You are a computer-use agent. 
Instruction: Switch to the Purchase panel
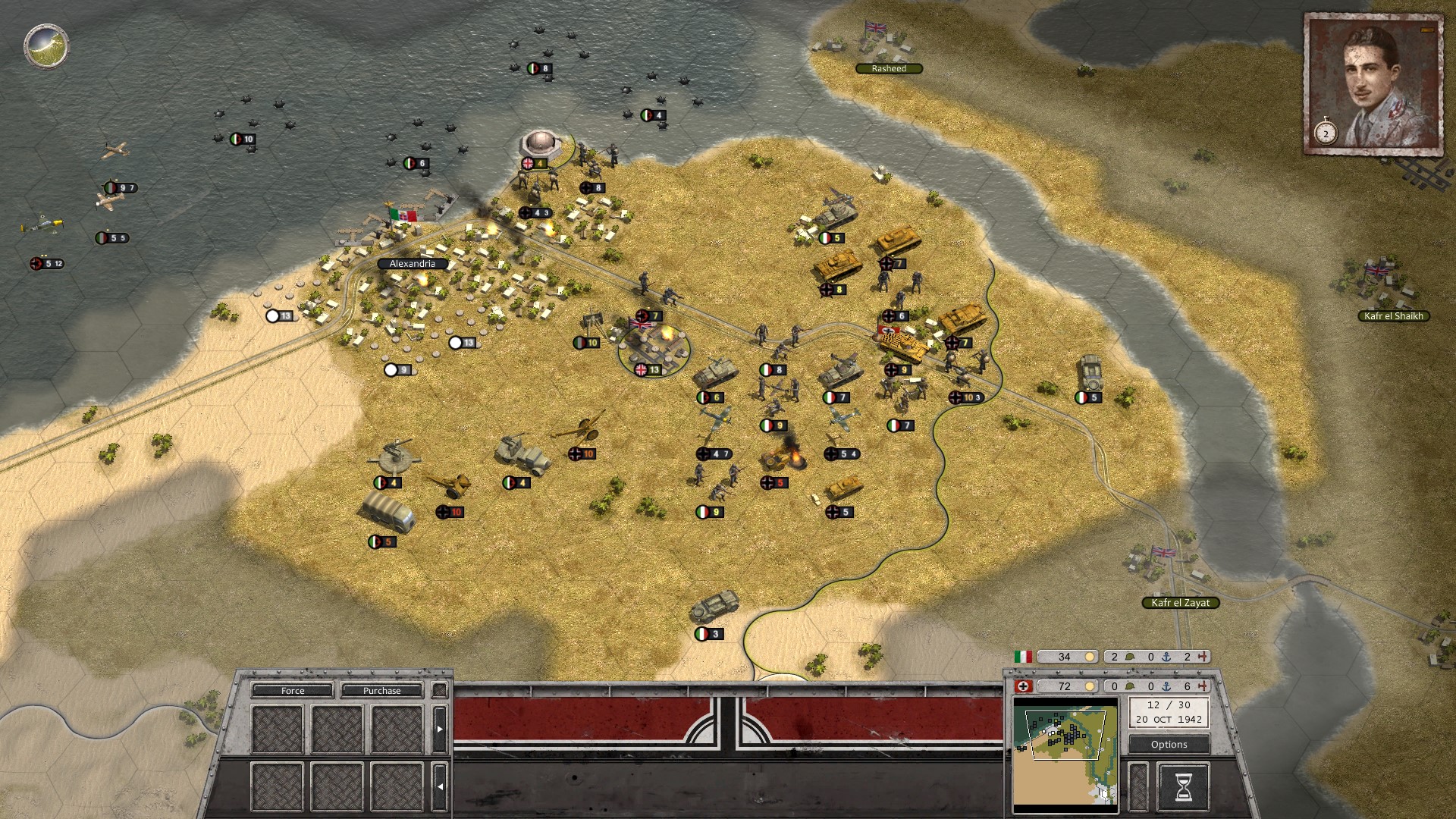(x=381, y=691)
